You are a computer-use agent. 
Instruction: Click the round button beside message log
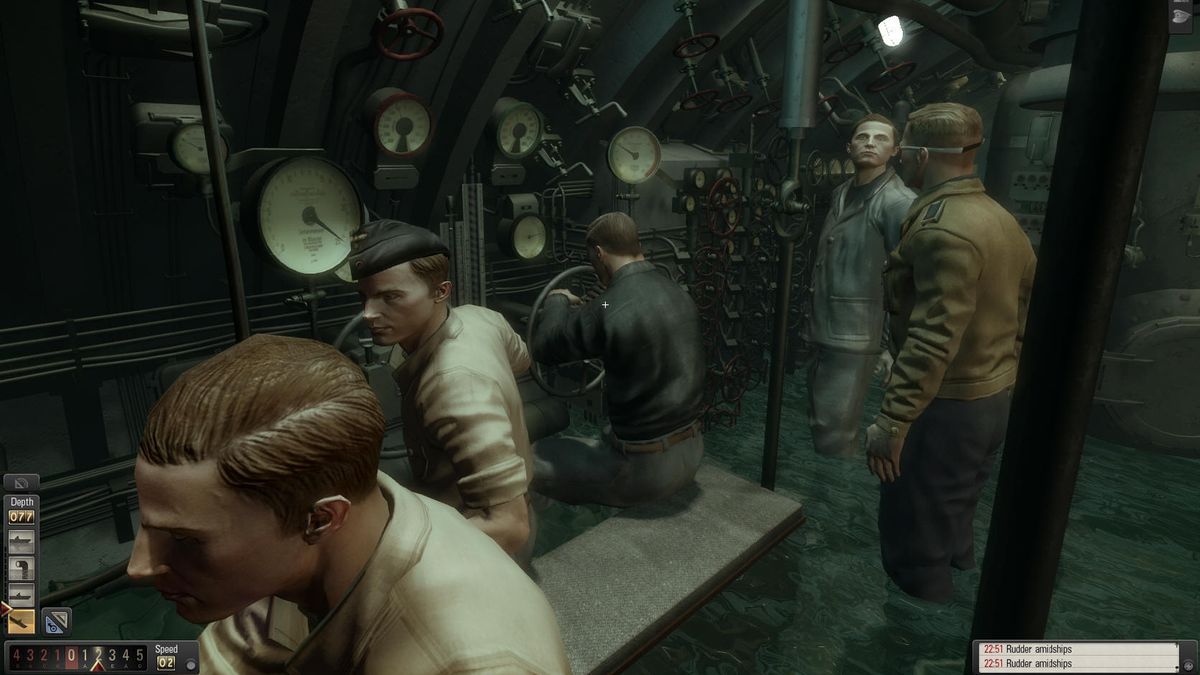tap(1188, 663)
